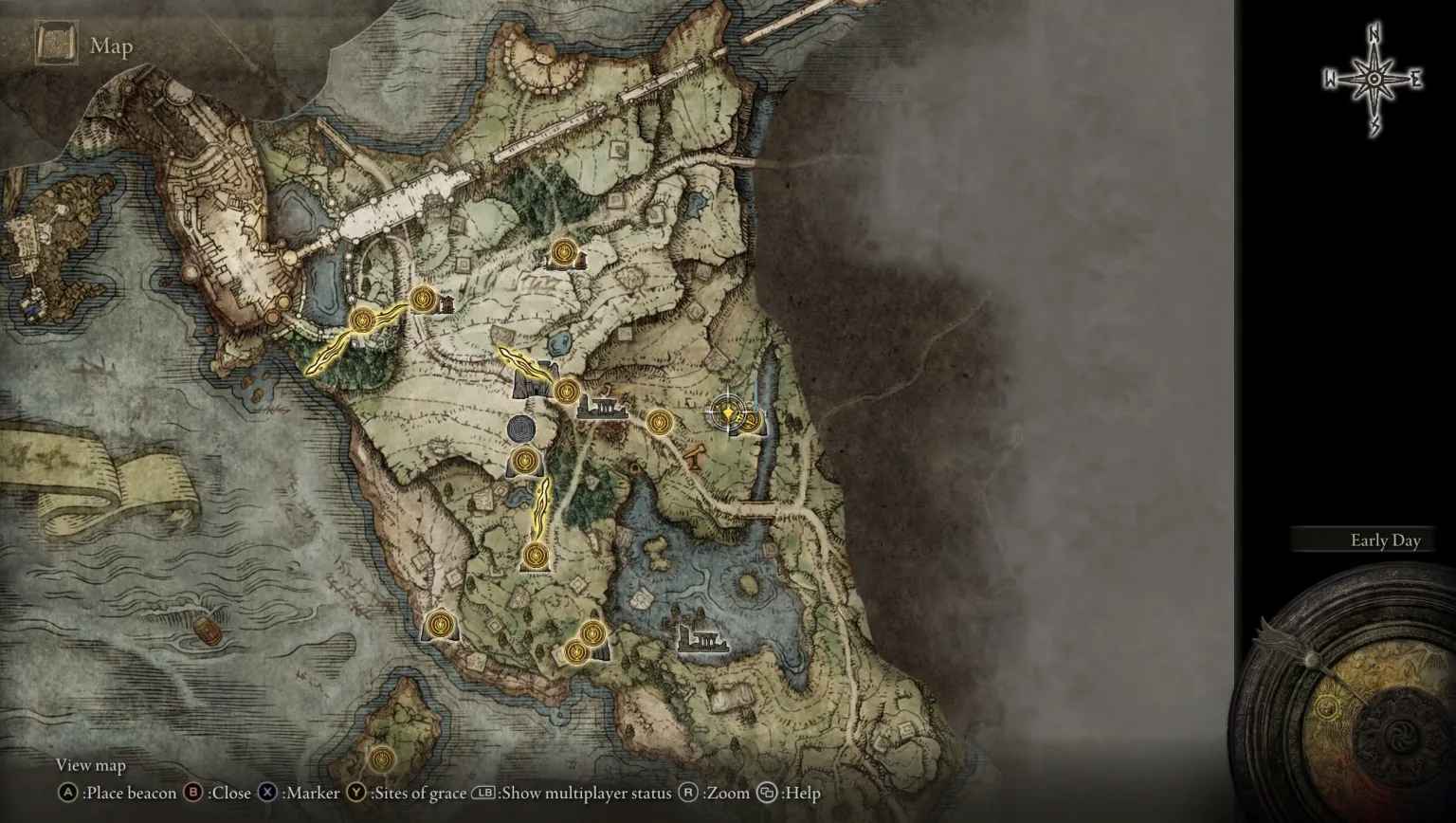Toggle multiplayer status display with LB
The height and width of the screenshot is (823, 1456).
(483, 793)
